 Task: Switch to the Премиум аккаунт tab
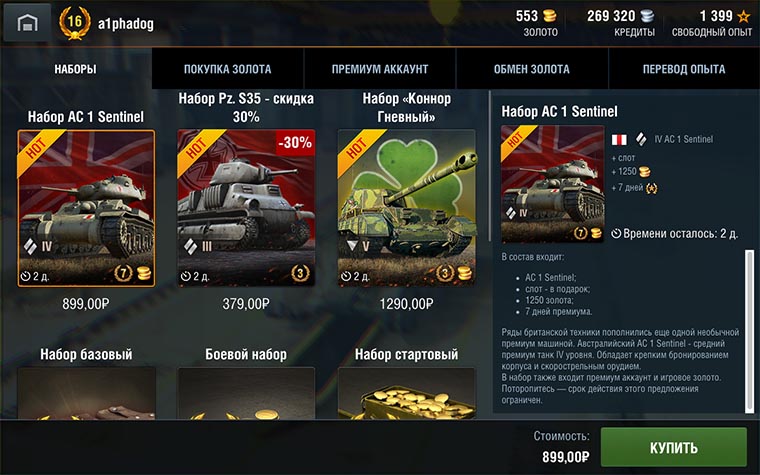(x=380, y=69)
